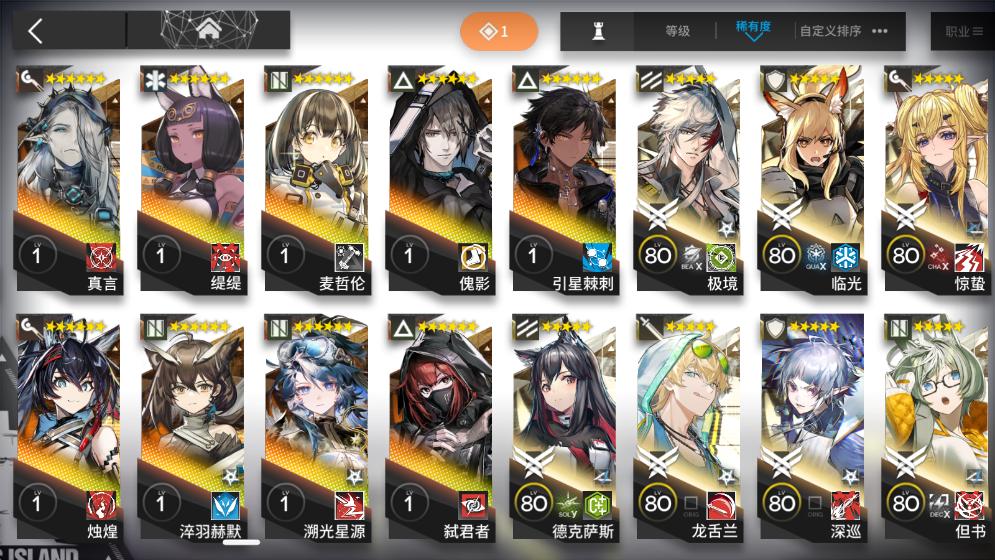The width and height of the screenshot is (995, 560).
Task: Return to the home screen
Action: point(209,31)
